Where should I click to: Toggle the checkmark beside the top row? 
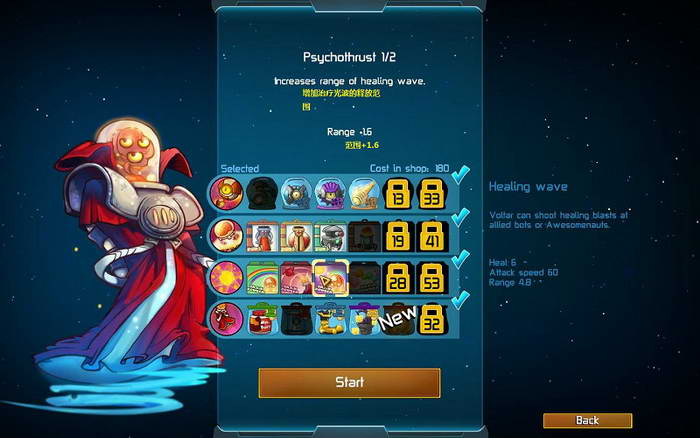coord(460,177)
